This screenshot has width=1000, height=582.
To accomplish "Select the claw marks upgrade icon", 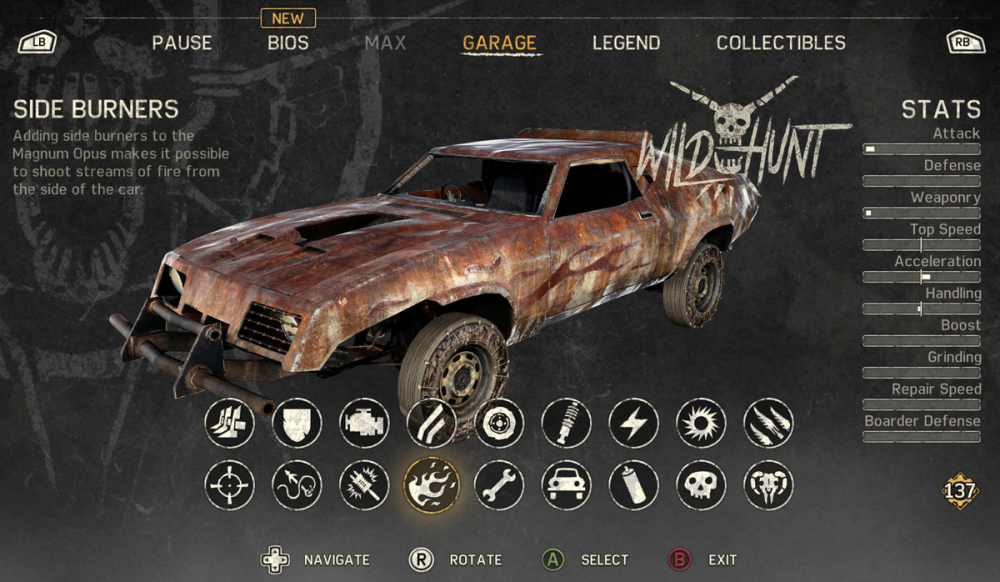I will click(768, 423).
